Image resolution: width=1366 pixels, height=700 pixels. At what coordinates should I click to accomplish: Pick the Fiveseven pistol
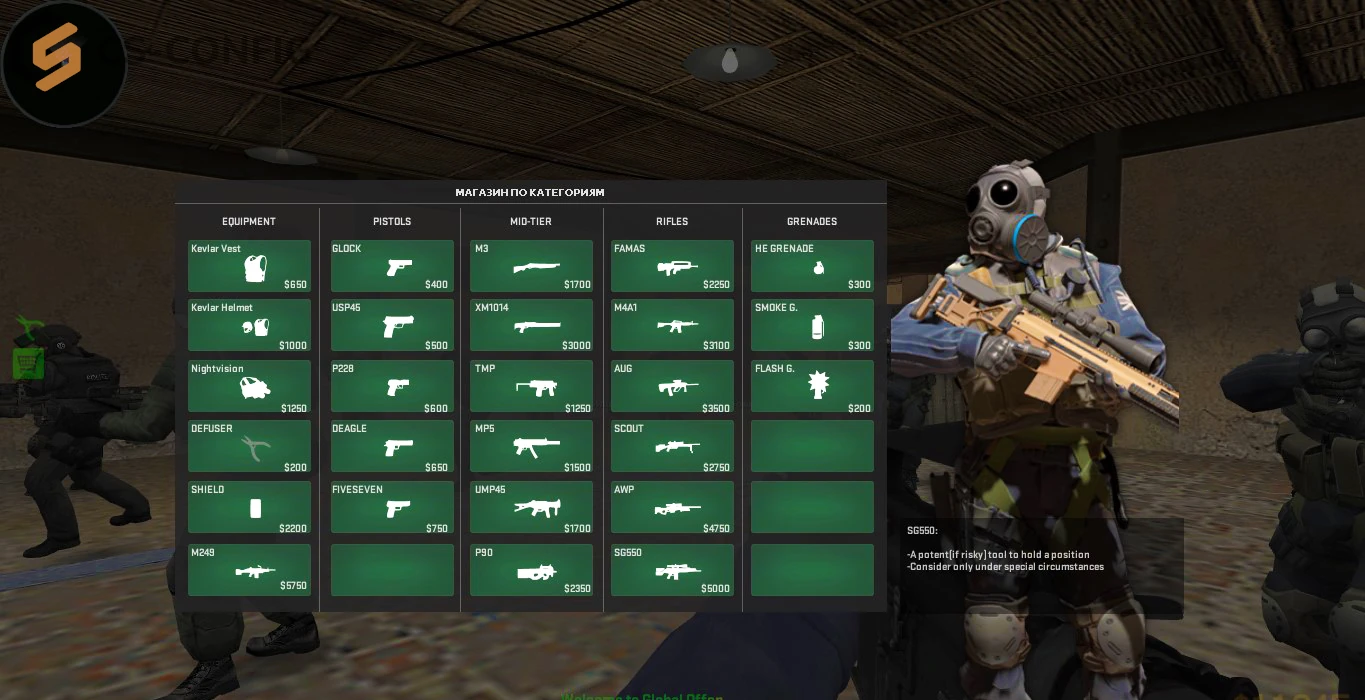pos(392,508)
